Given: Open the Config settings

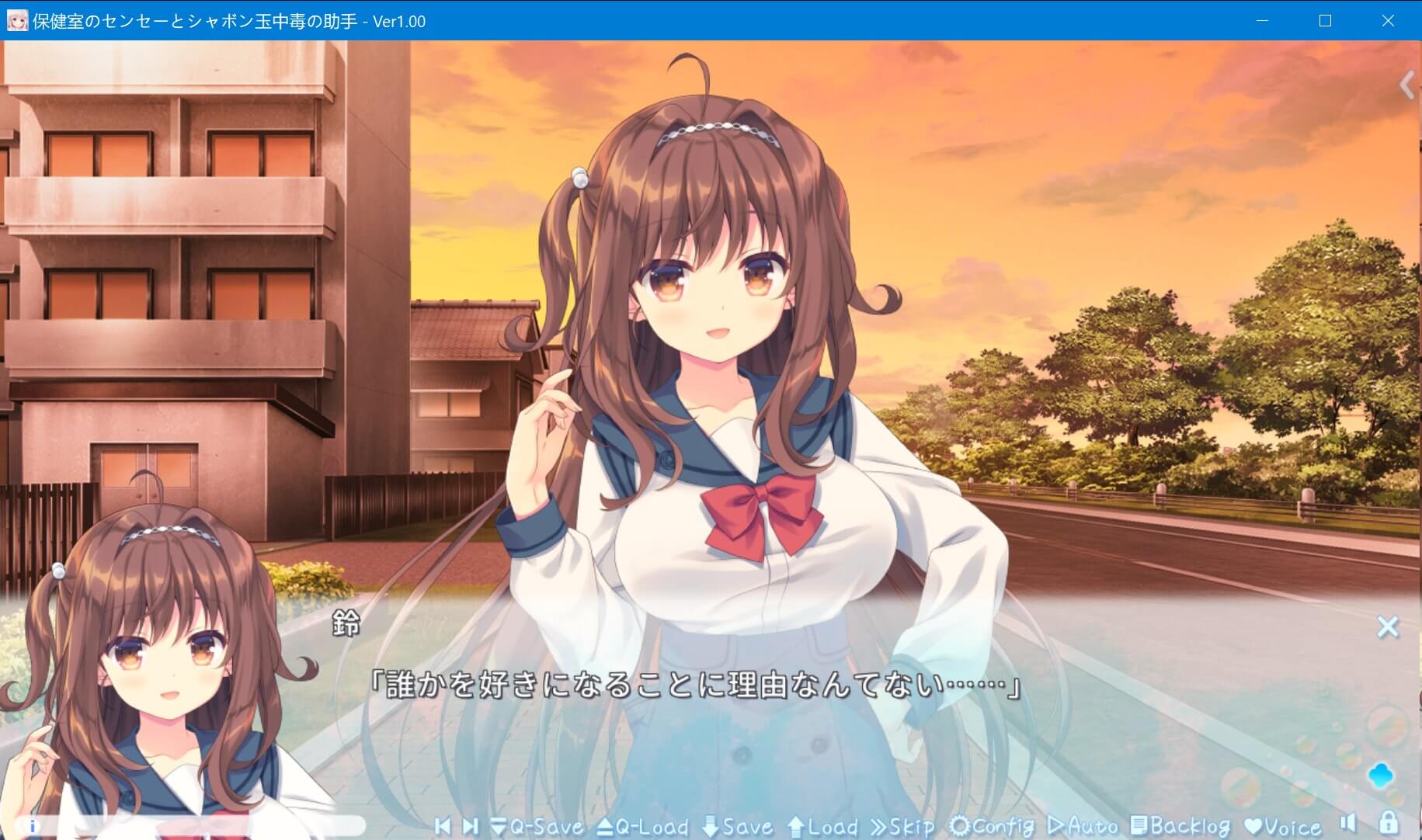Looking at the screenshot, I should tap(992, 826).
